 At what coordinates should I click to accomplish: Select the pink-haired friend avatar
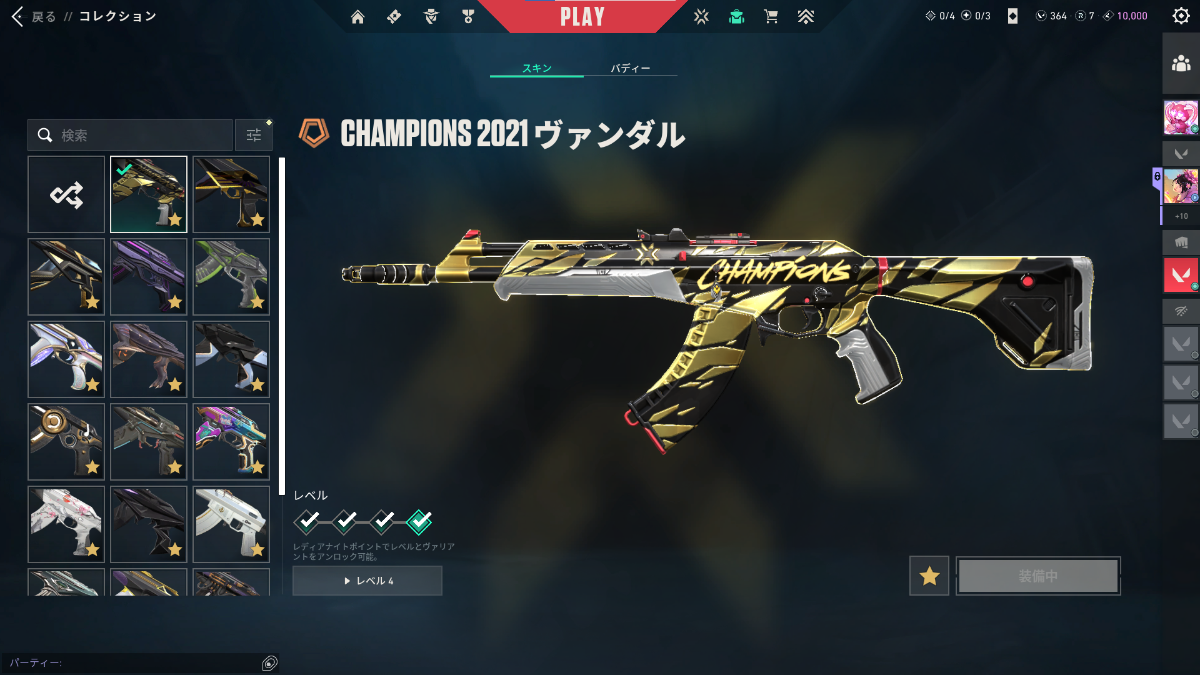(1180, 118)
